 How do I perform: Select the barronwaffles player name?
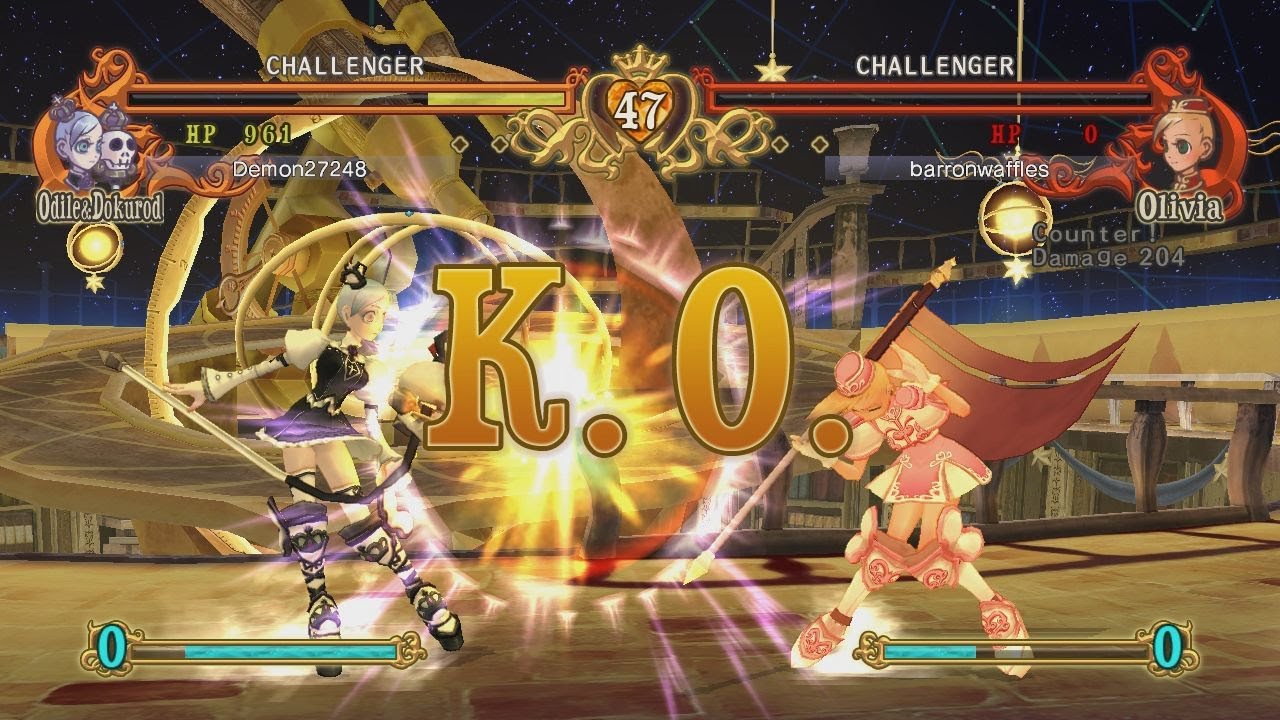978,170
